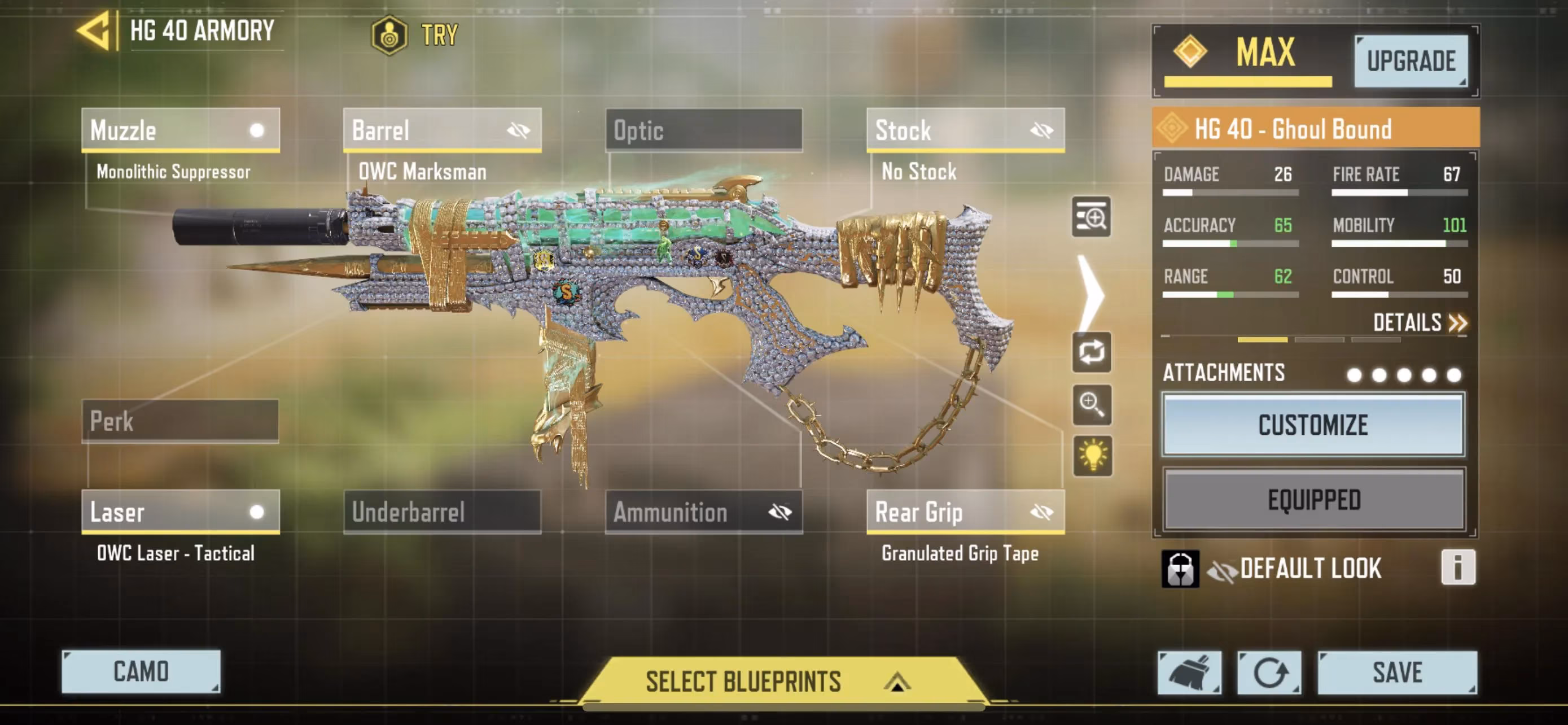Click the rotate weapon icon

pos(1093,353)
